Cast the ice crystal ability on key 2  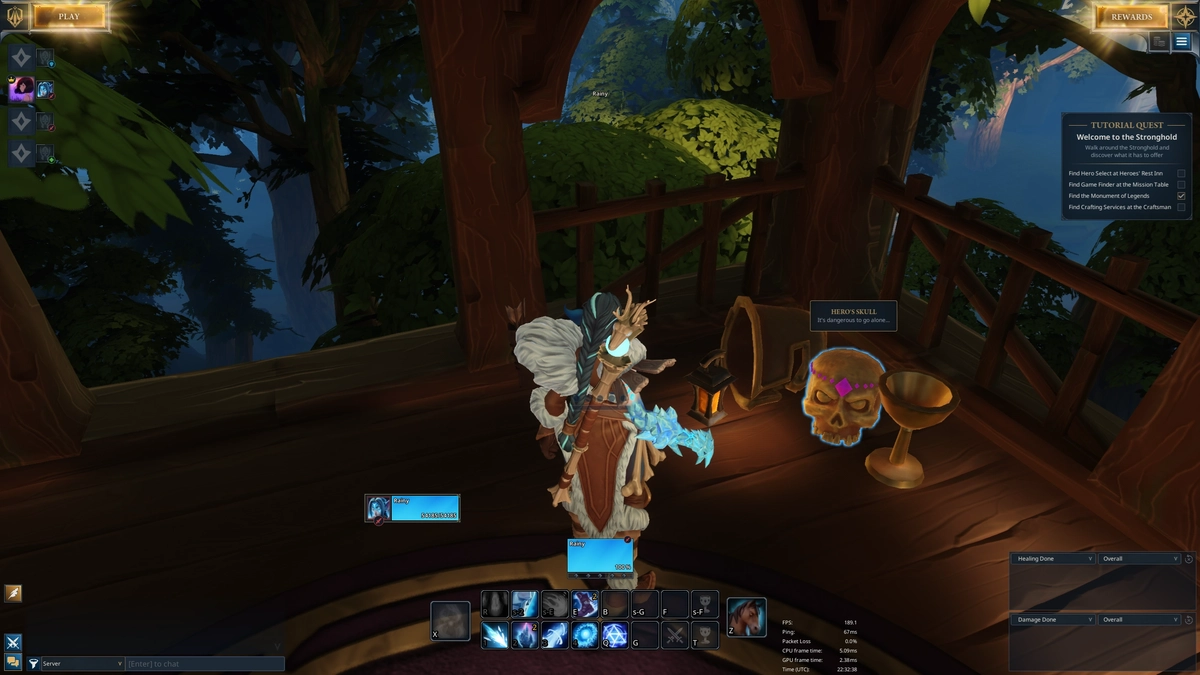coord(525,635)
